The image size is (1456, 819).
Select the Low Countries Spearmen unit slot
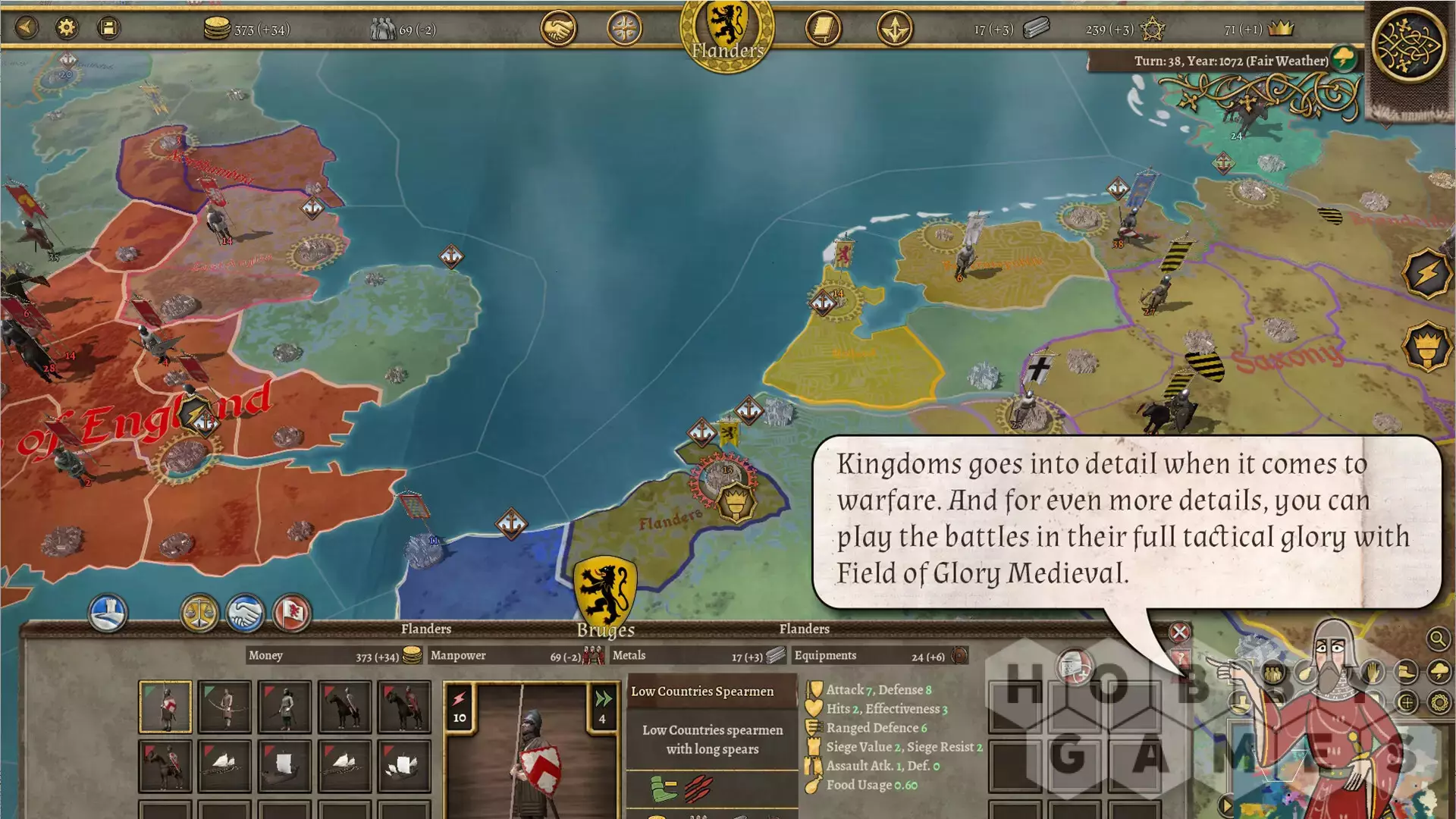[x=165, y=707]
